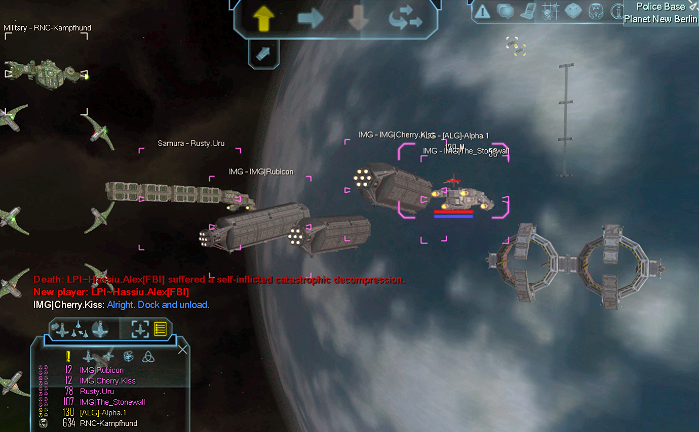Switch to target bracket view icon

[139, 328]
